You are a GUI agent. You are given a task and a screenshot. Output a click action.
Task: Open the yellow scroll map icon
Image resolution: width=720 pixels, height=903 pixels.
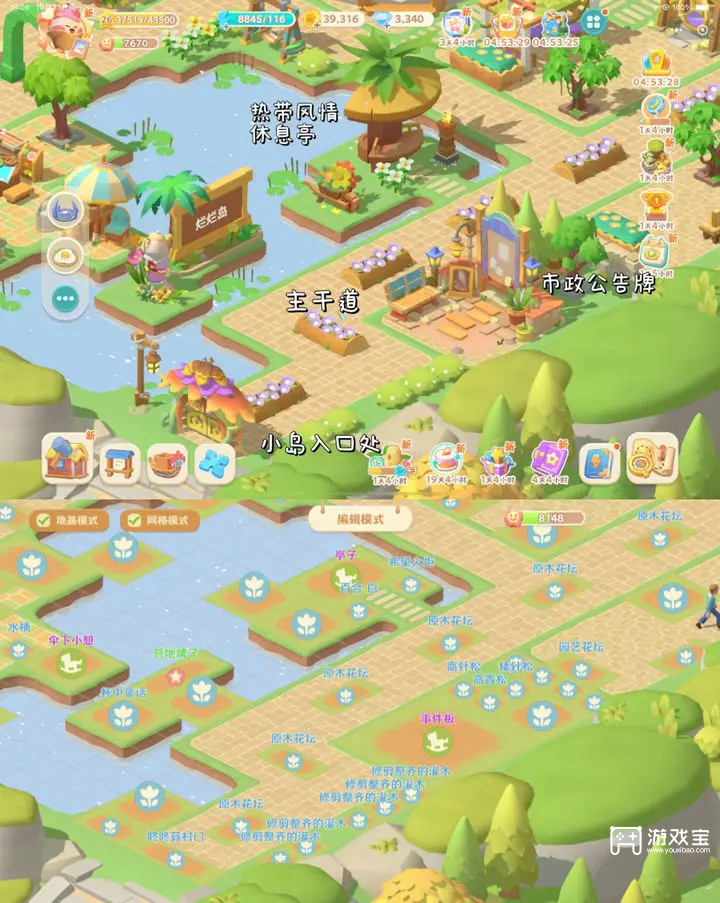(x=651, y=460)
